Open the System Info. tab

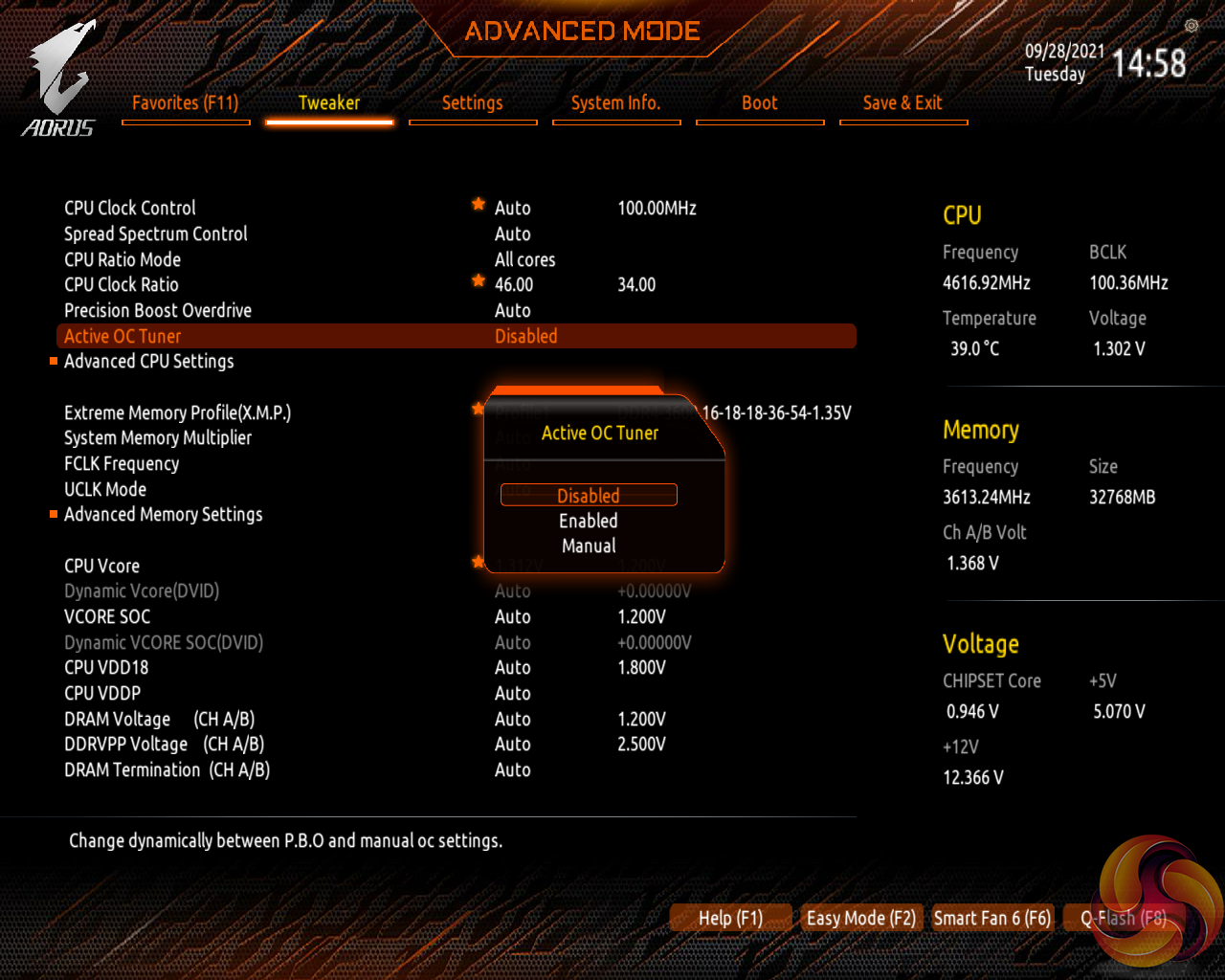[x=616, y=102]
